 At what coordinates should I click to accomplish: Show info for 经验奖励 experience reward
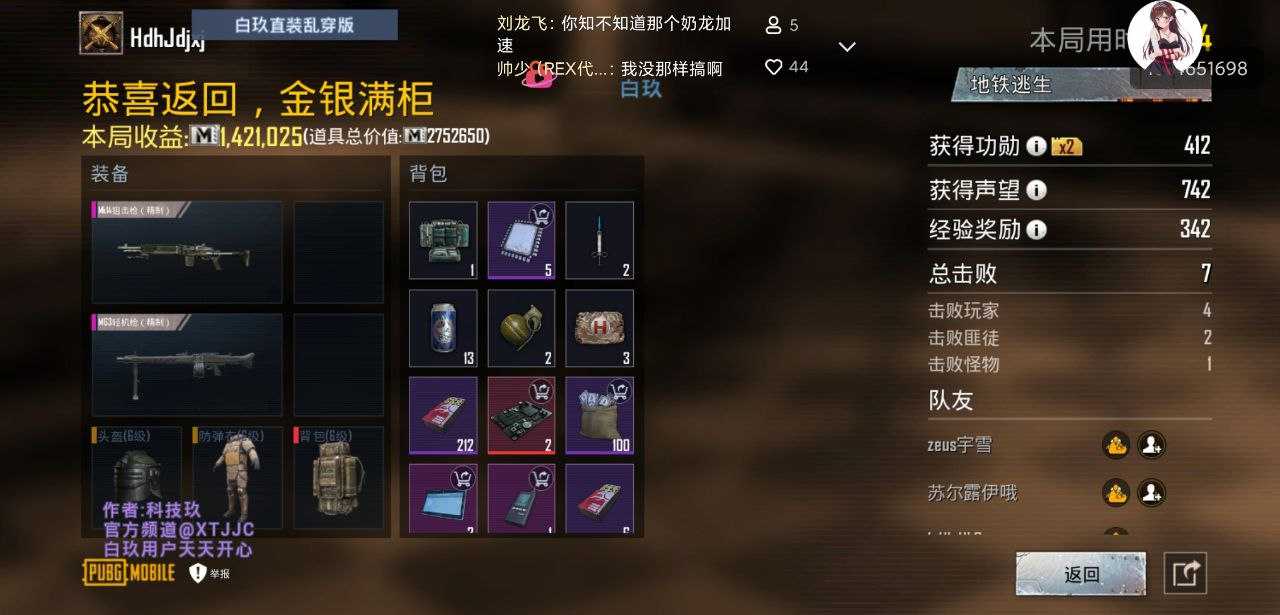(1036, 230)
